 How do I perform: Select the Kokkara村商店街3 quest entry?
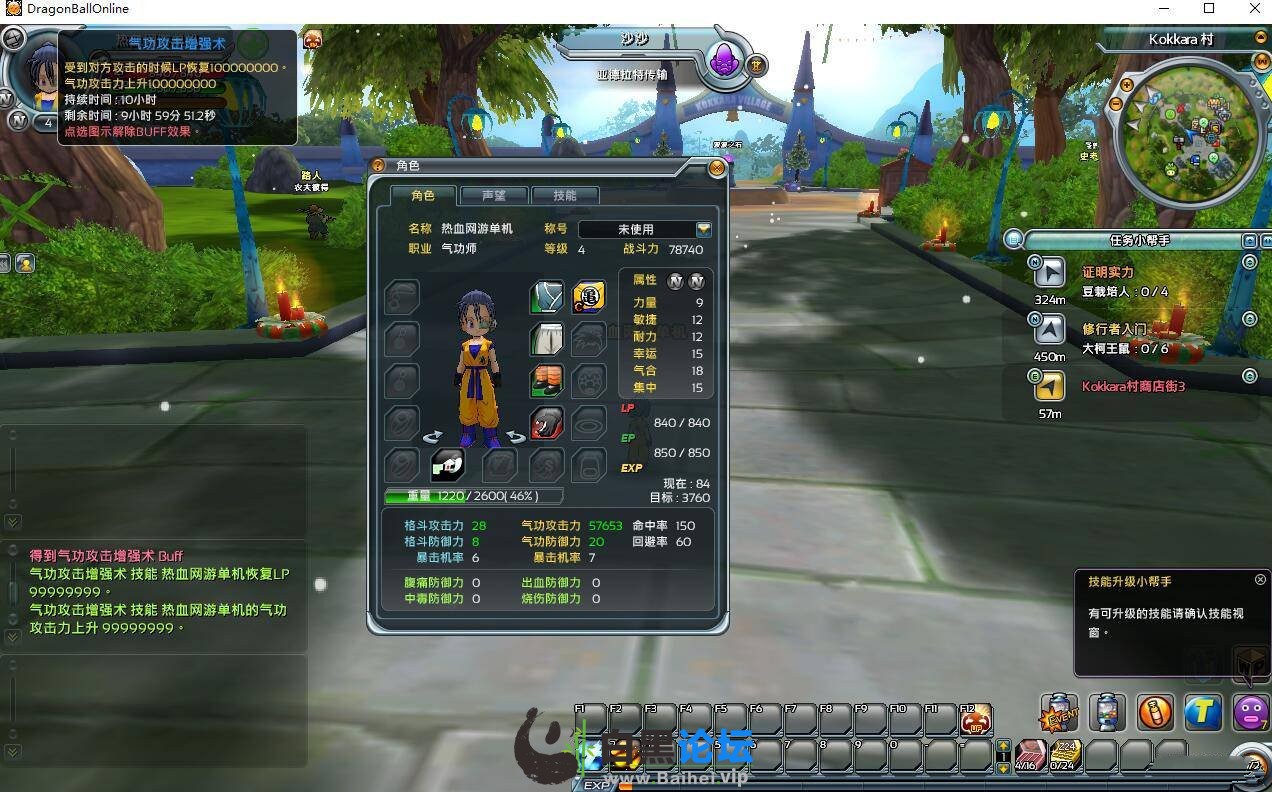(1133, 386)
